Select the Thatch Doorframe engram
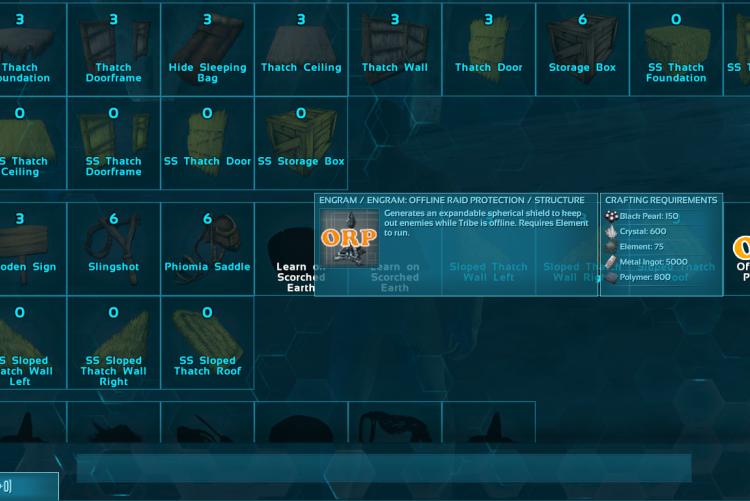Screen dimensions: 750x501 [x=113, y=48]
